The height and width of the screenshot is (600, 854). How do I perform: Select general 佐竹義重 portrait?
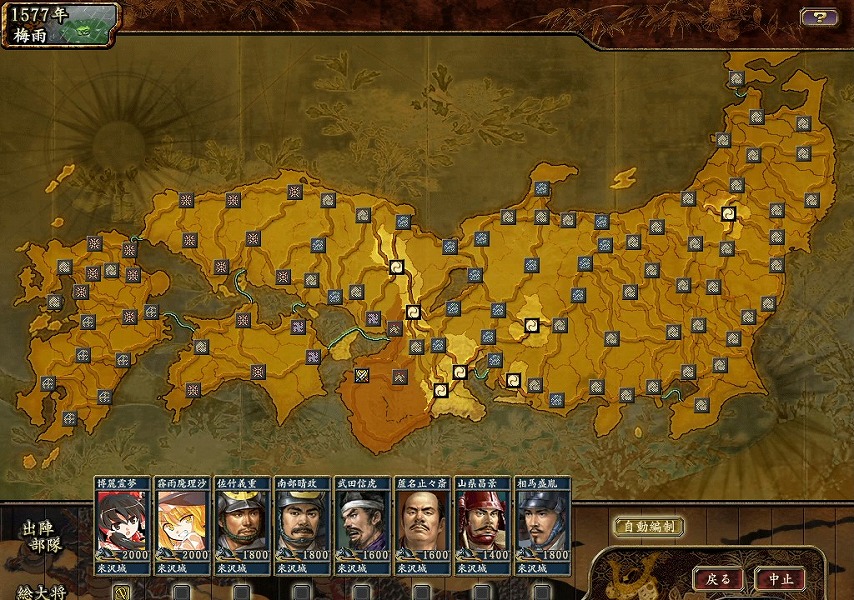pos(243,524)
